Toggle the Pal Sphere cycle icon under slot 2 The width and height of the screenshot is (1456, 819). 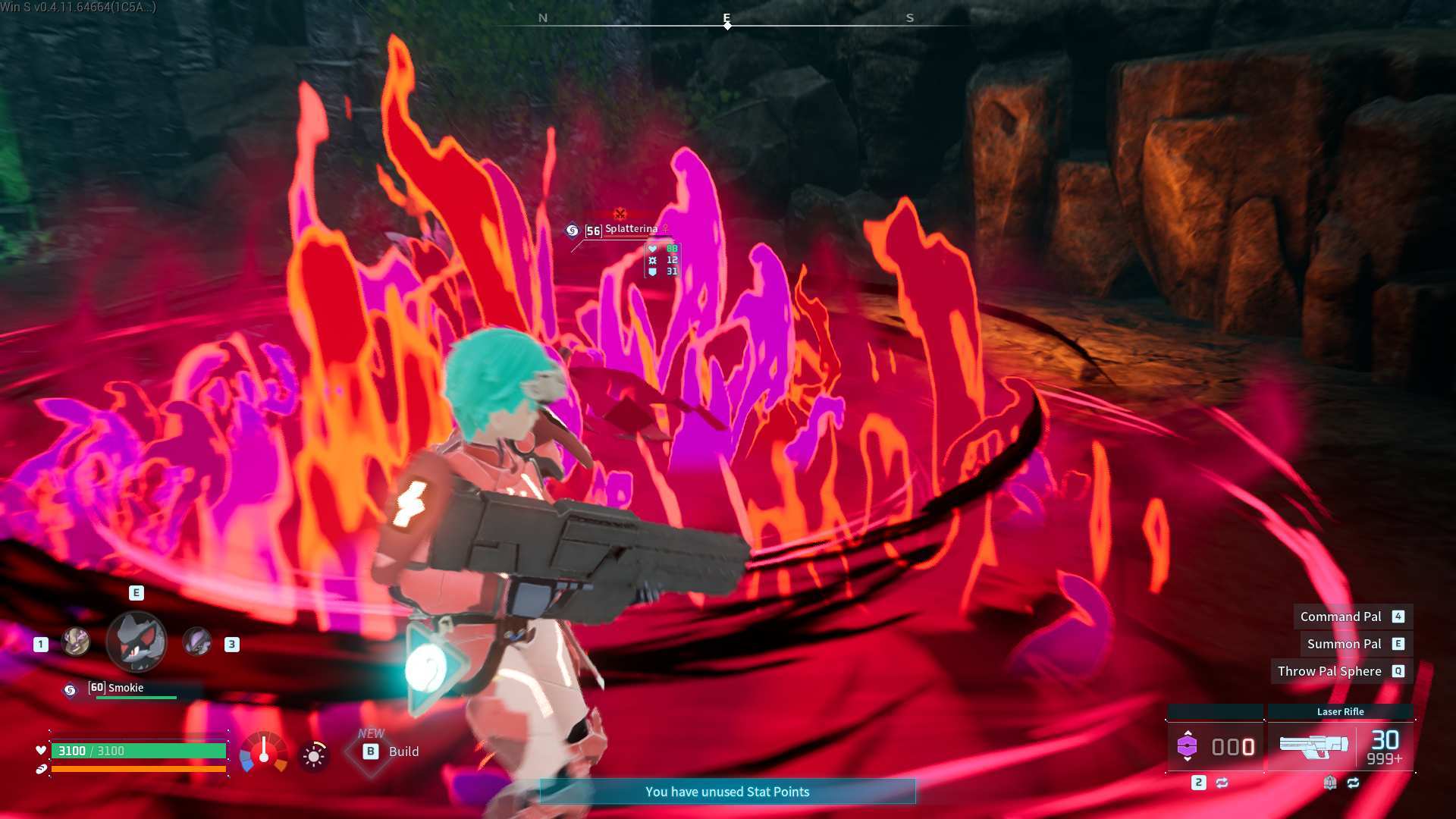1222,782
